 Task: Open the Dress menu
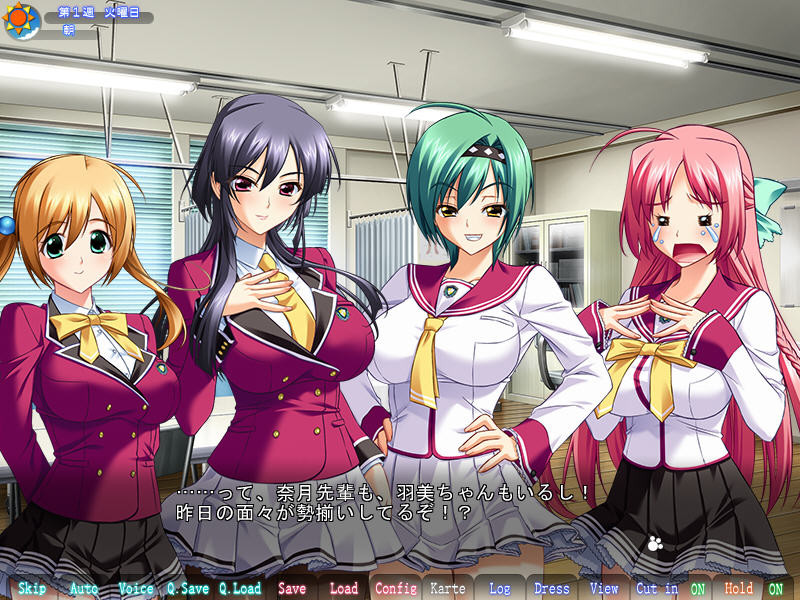[x=552, y=588]
